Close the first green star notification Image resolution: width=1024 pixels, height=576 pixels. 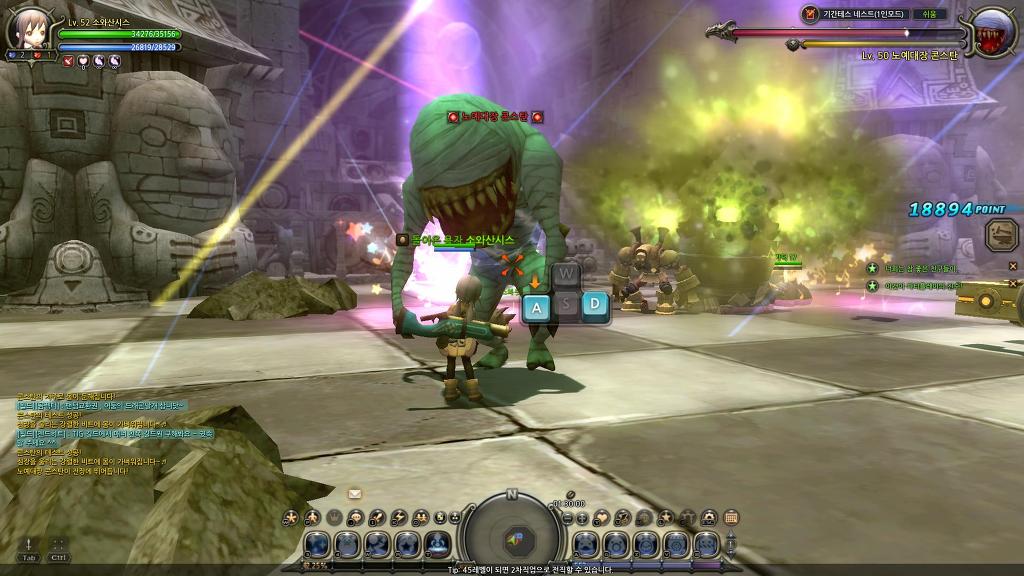click(1013, 267)
